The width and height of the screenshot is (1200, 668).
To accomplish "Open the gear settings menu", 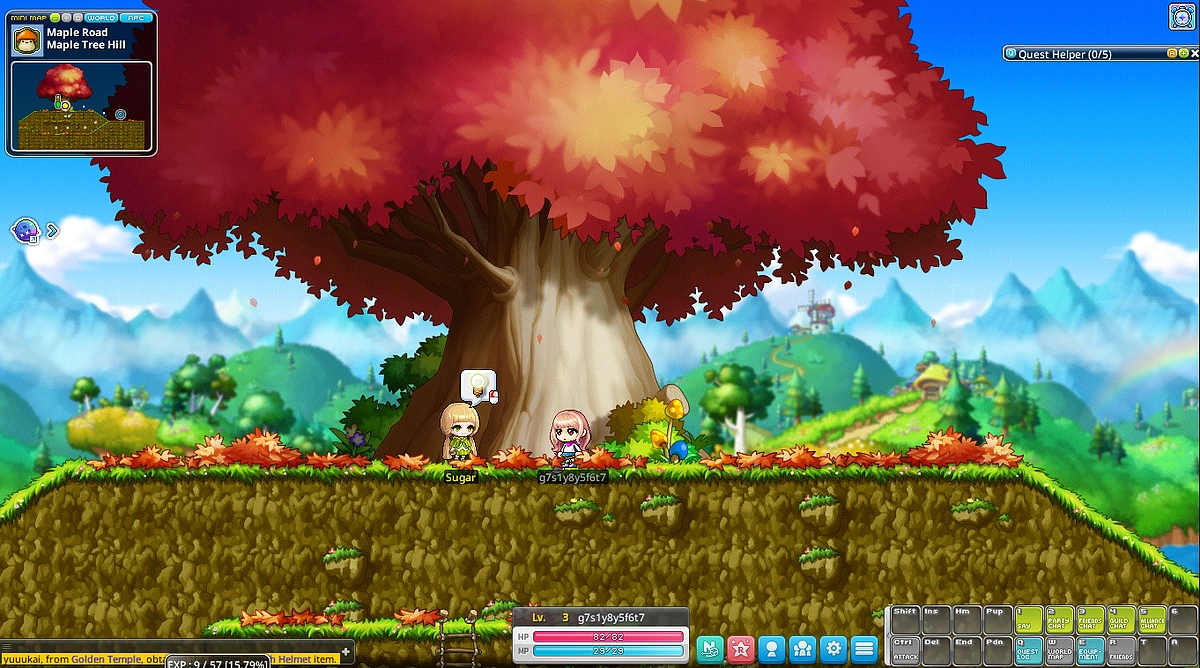I will coord(833,648).
